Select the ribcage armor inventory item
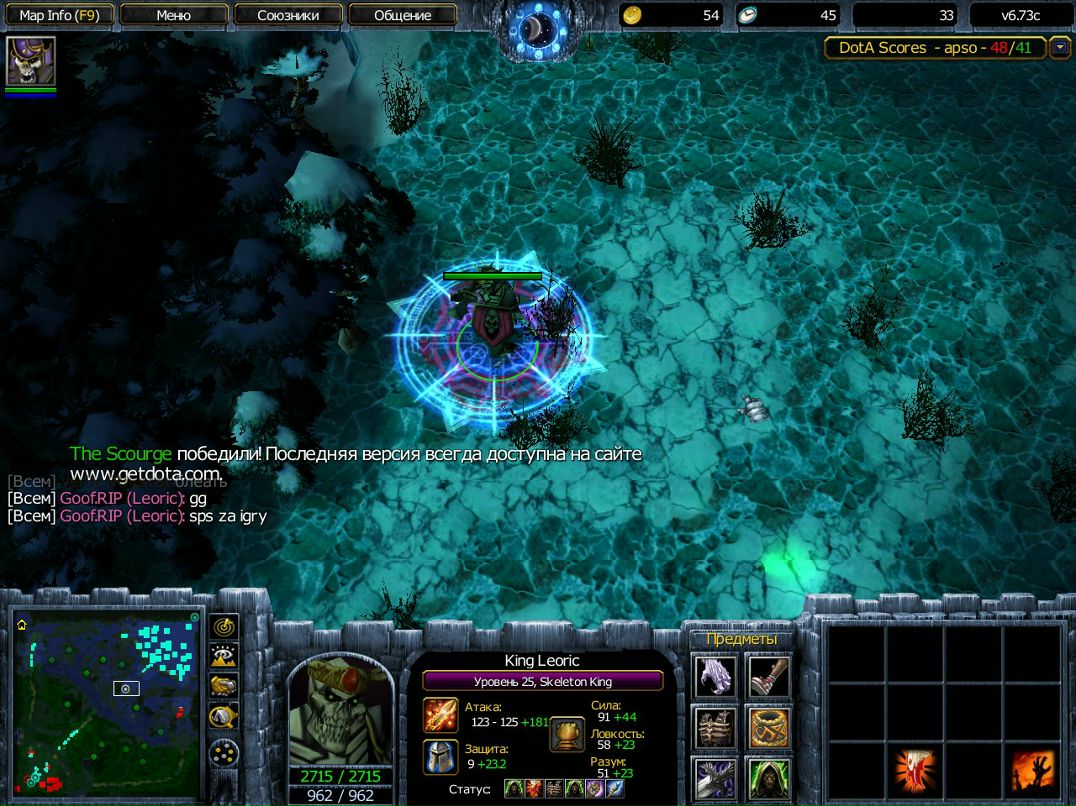This screenshot has width=1076, height=806. pos(716,728)
